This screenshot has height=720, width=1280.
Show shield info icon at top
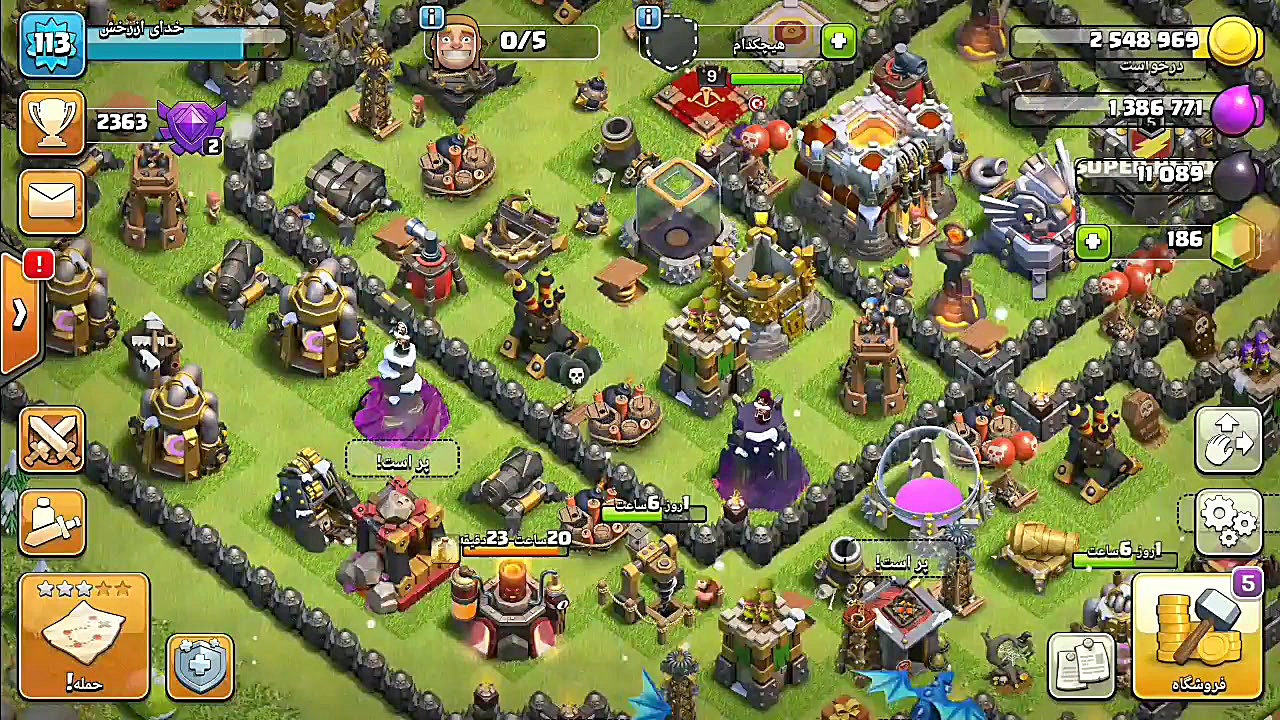tap(648, 17)
